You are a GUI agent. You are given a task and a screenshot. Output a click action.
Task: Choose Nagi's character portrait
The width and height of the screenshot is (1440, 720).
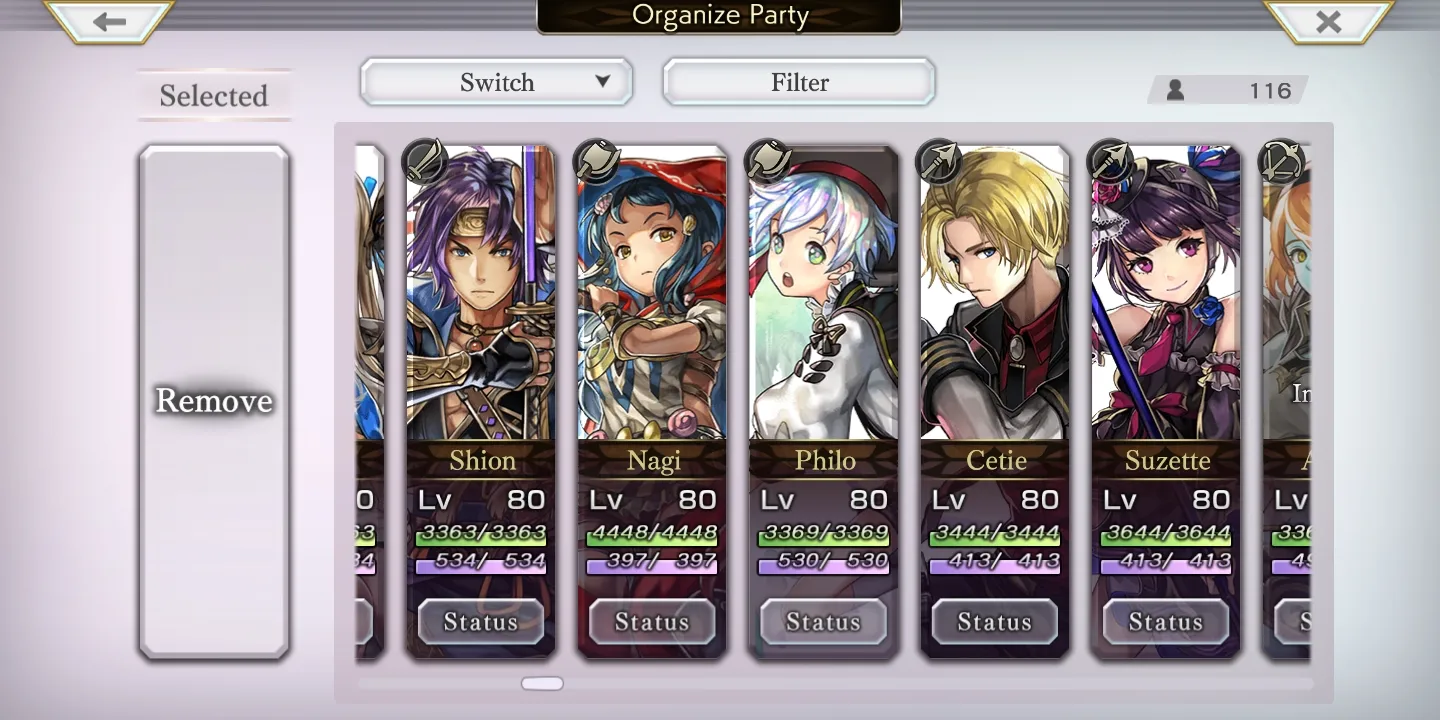(x=652, y=300)
